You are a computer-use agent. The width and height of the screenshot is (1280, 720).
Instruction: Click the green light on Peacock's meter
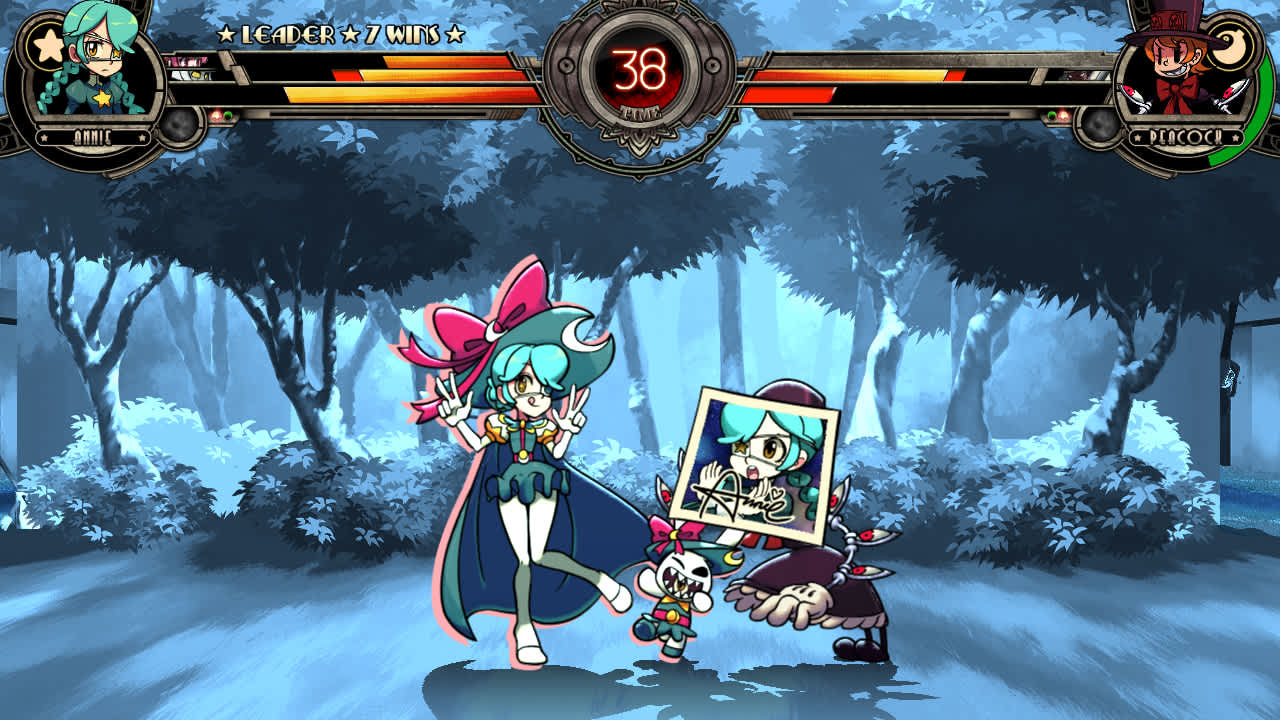pos(1051,115)
